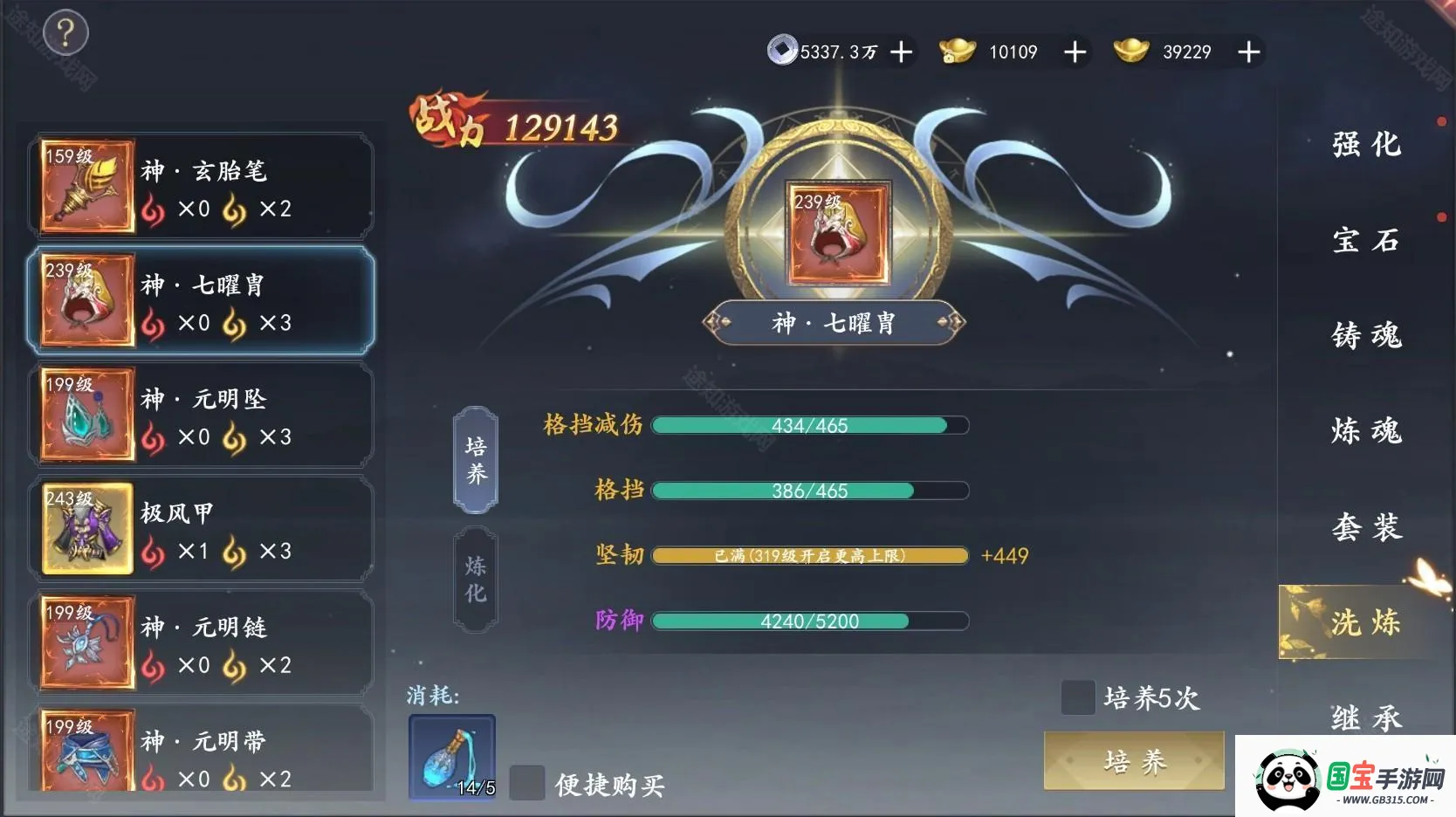Open the blue potion consumable icon under 消耗
The width and height of the screenshot is (1456, 817).
451,758
